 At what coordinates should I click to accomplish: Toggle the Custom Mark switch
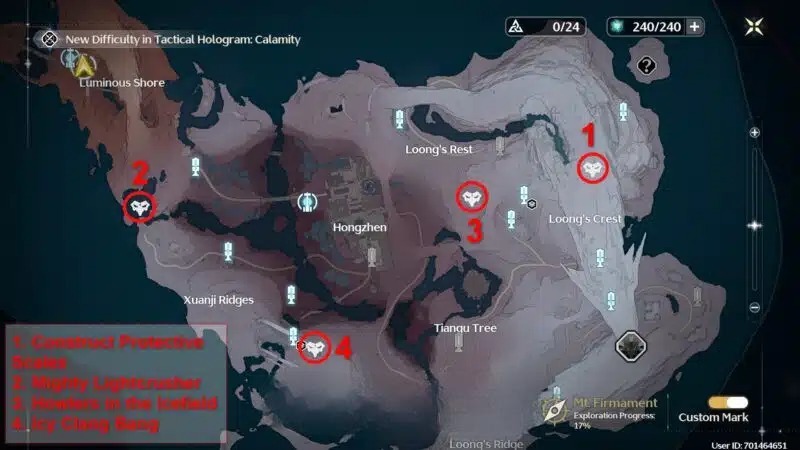[x=728, y=402]
